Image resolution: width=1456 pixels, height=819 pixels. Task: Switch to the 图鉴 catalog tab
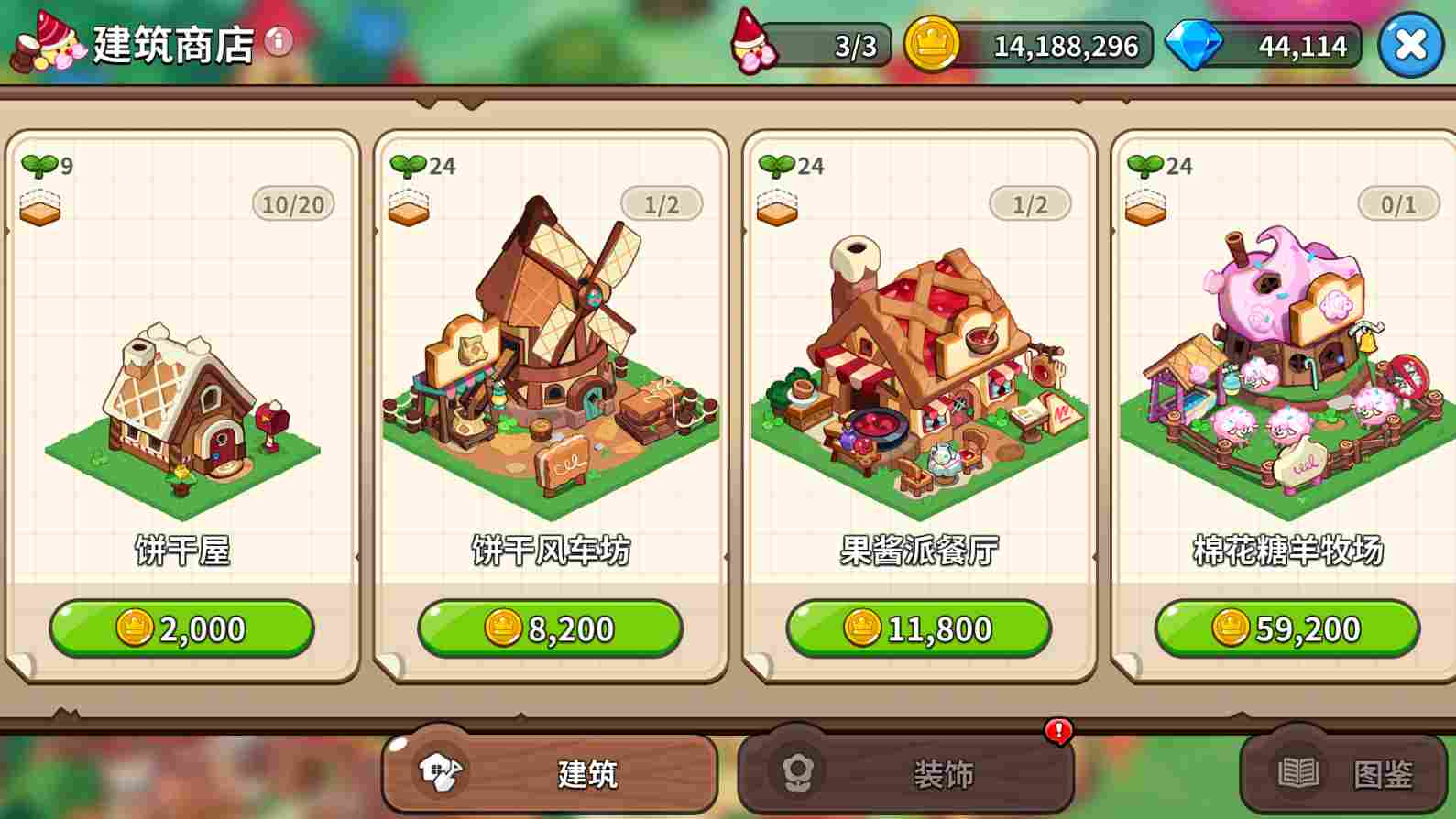pyautogui.click(x=1347, y=772)
